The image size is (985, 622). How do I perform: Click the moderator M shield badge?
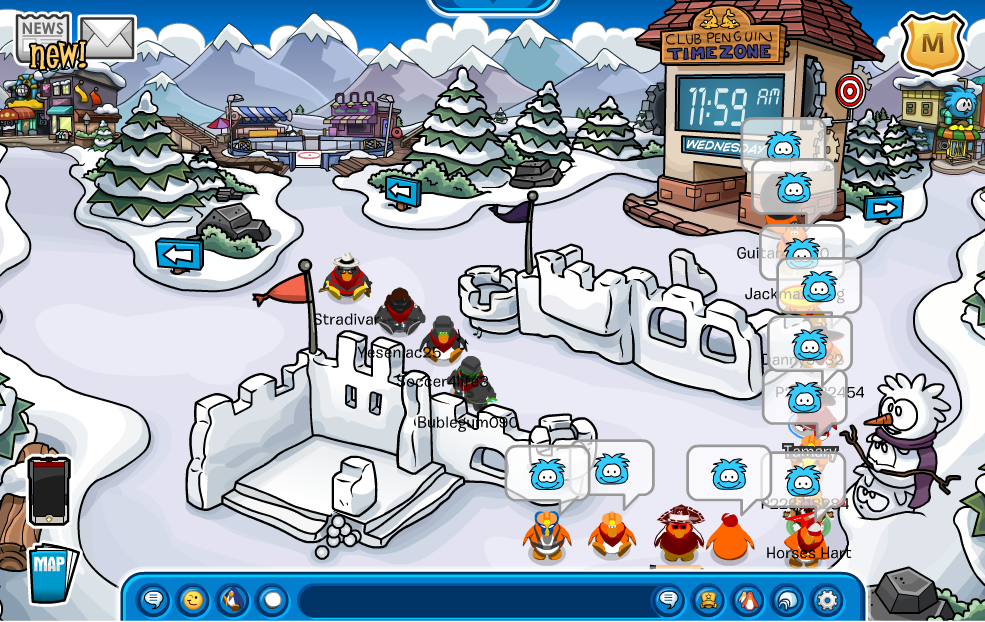932,43
